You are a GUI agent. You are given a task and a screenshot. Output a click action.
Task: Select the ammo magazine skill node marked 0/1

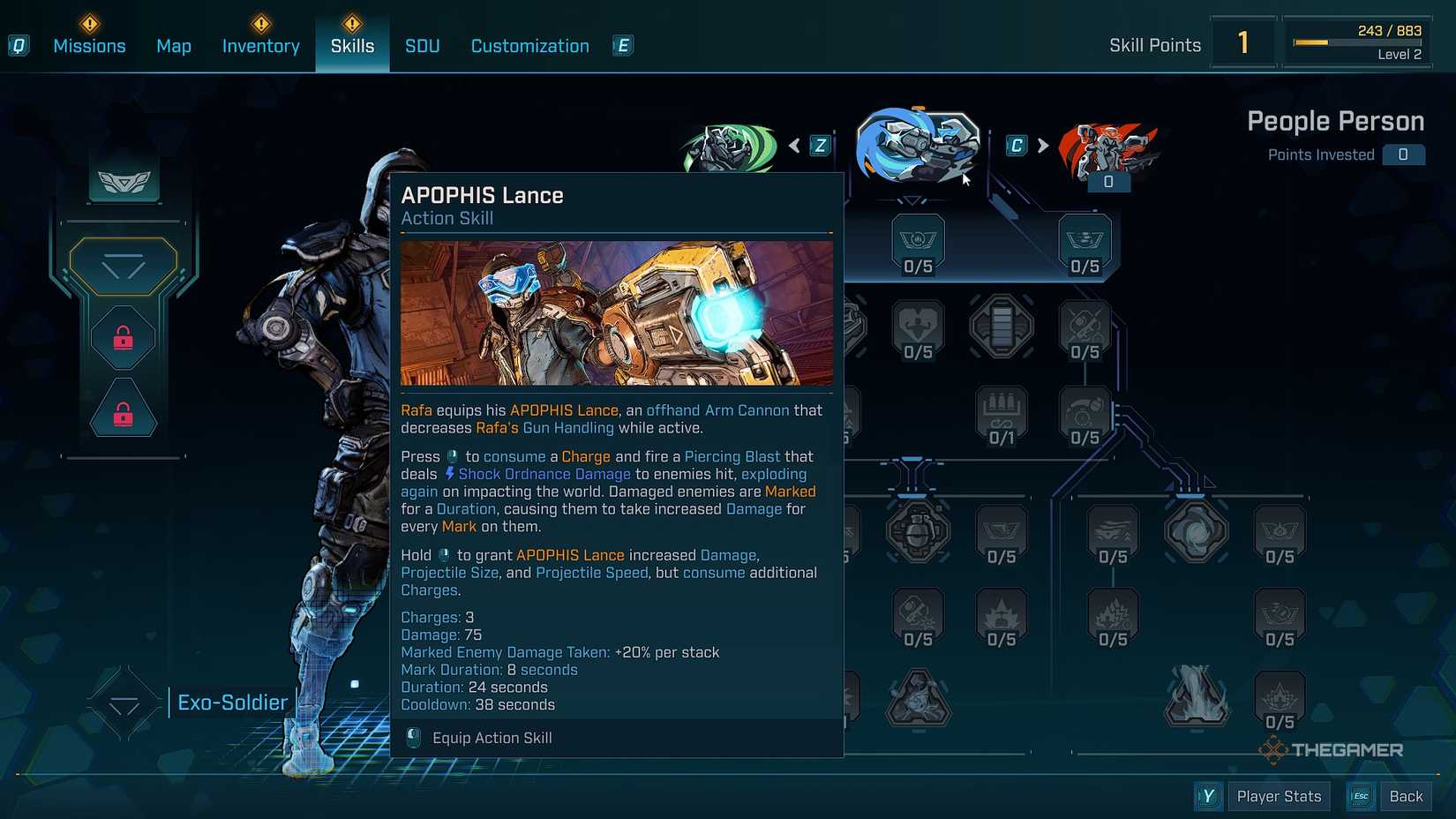click(1002, 409)
